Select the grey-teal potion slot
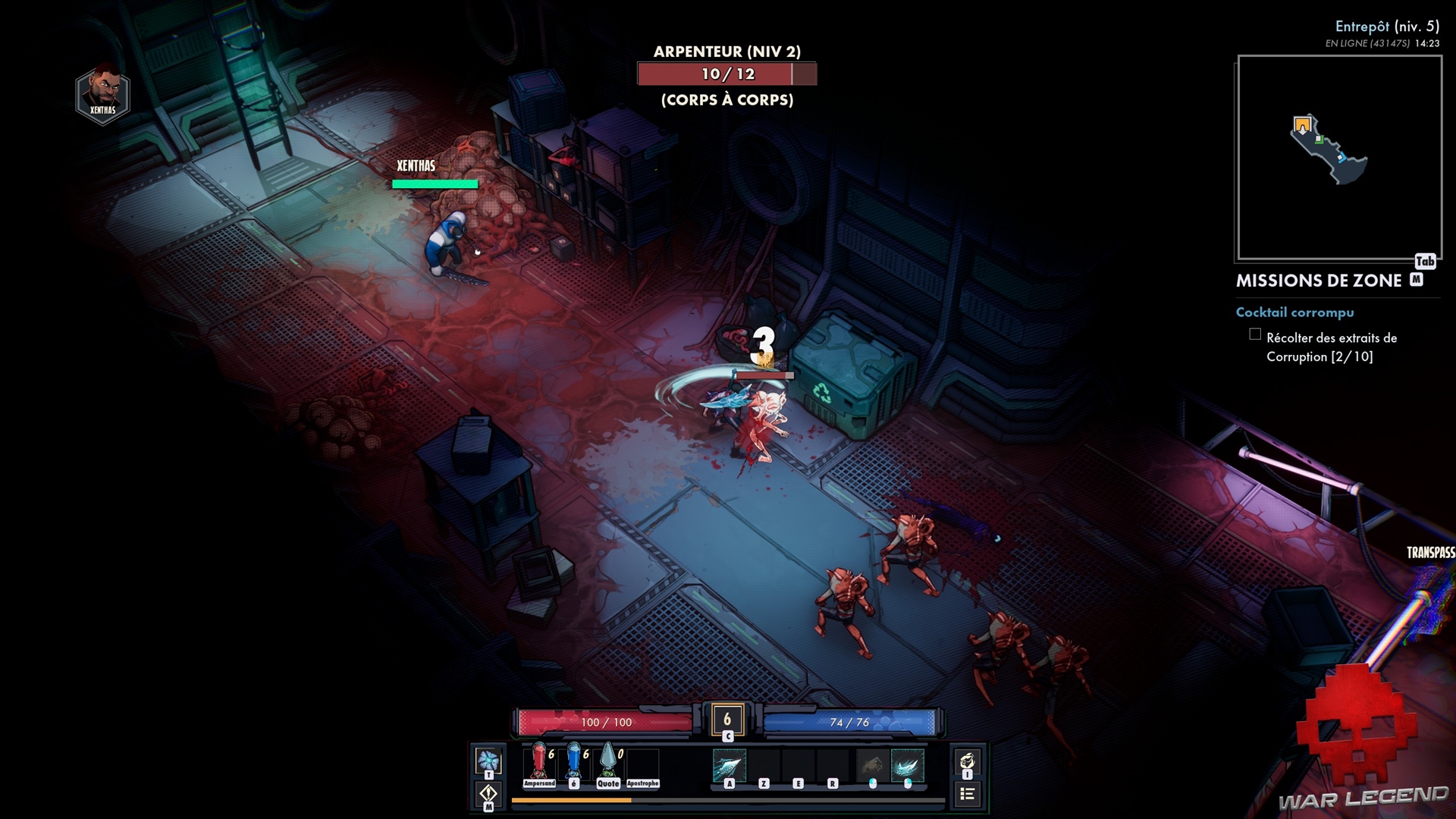Viewport: 1456px width, 819px height. point(608,763)
